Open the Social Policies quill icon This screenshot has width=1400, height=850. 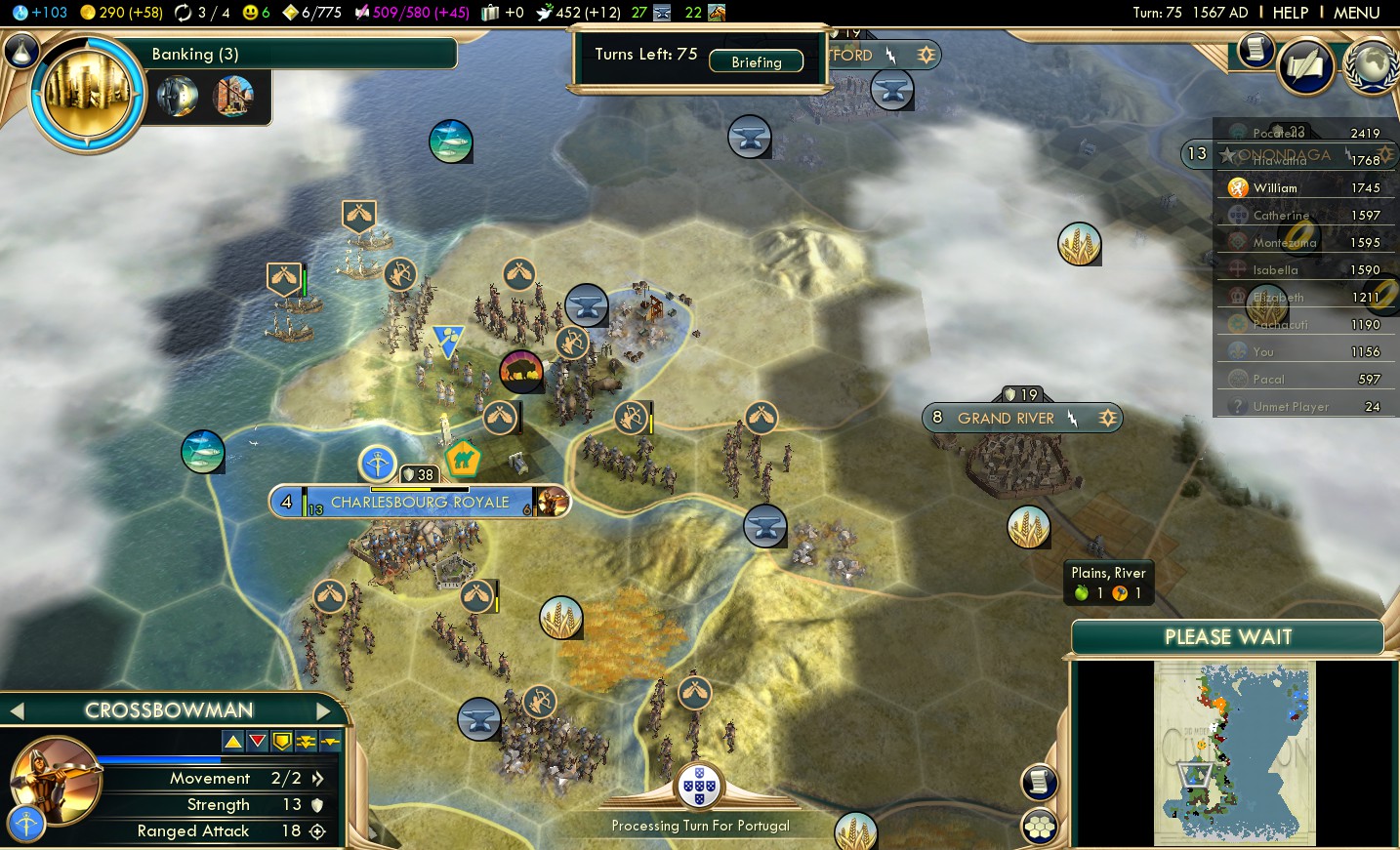coord(1306,66)
